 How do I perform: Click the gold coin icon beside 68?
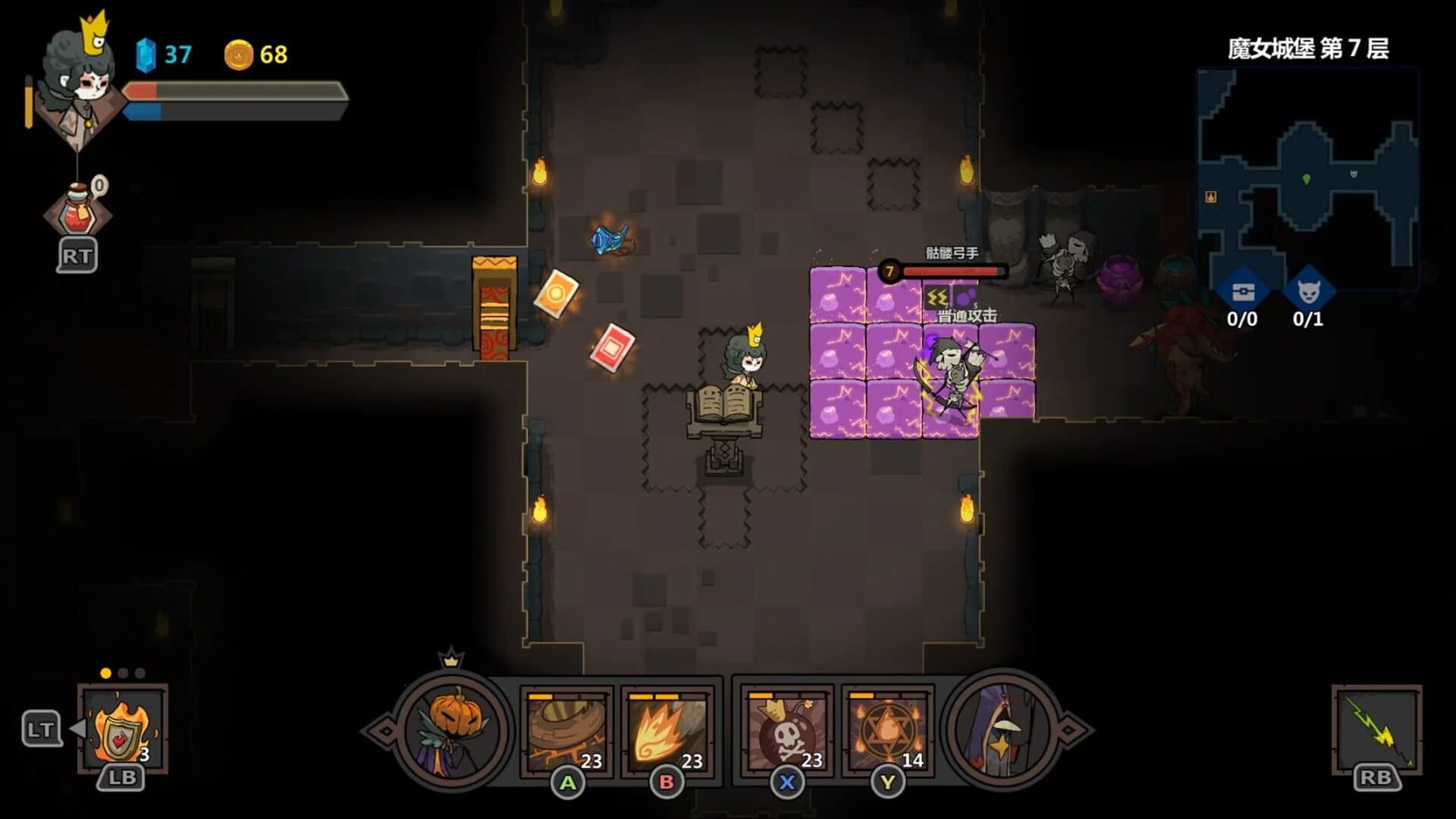[240, 54]
